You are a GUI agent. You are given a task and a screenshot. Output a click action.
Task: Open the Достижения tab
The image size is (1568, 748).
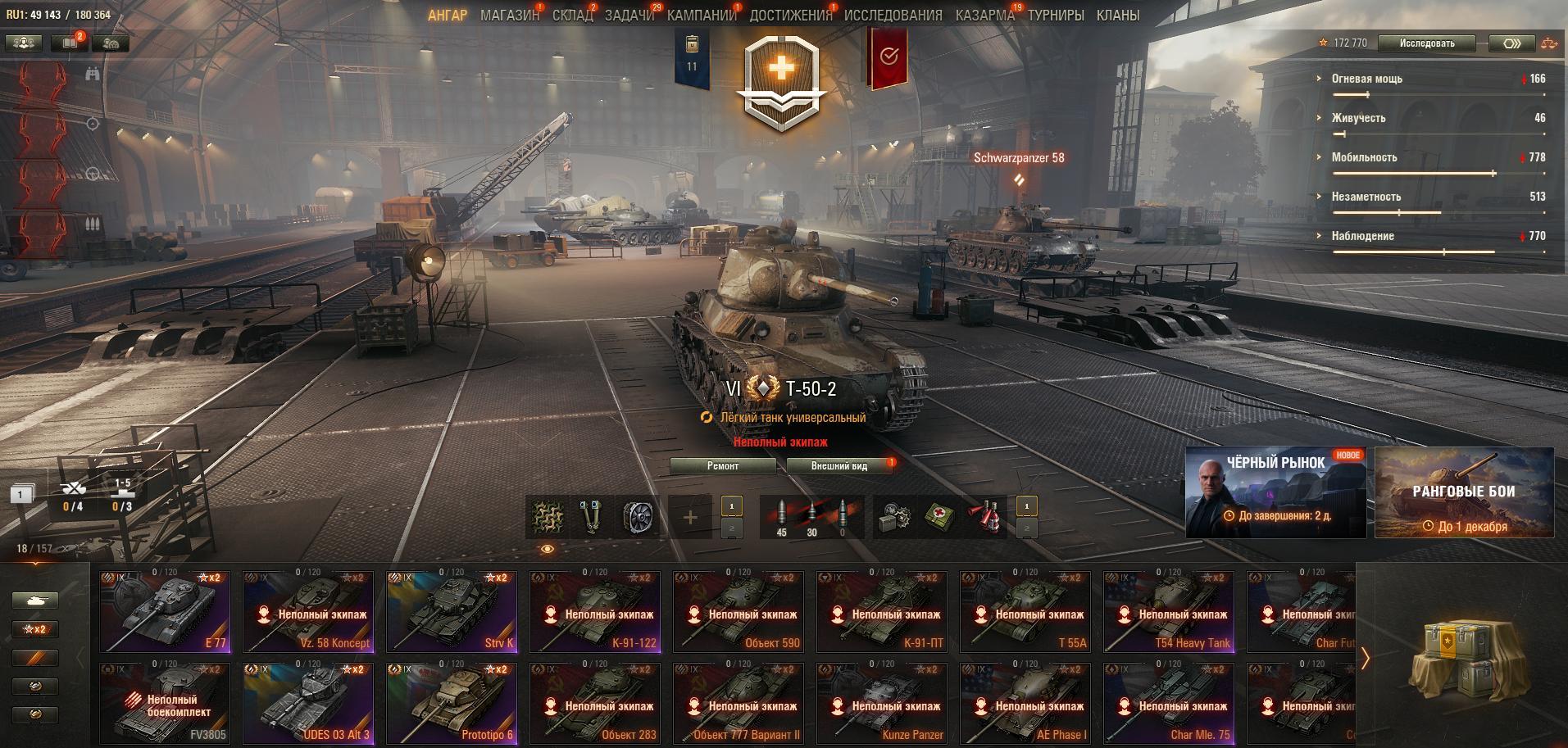pyautogui.click(x=789, y=15)
